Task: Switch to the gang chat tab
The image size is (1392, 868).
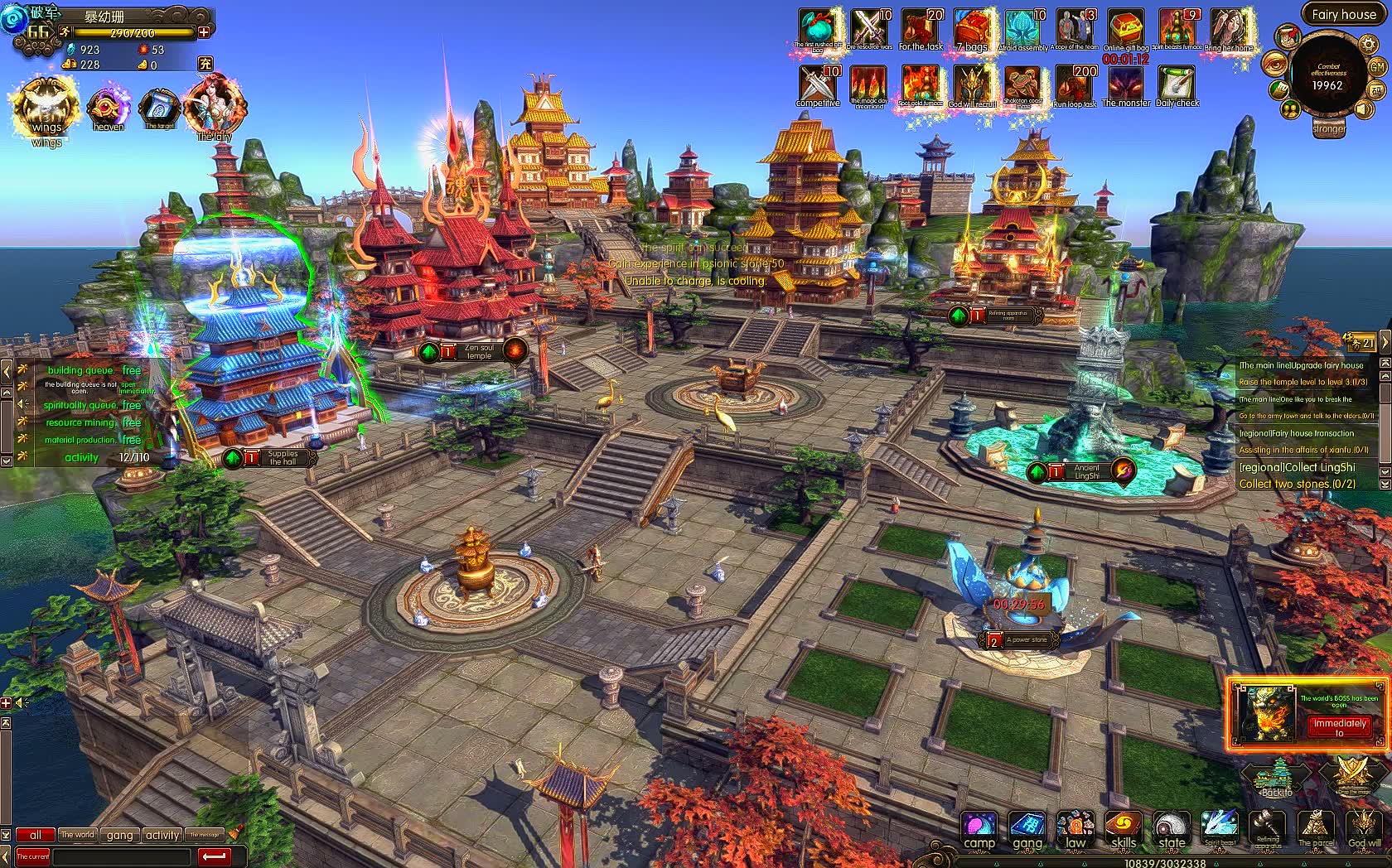Action: pyautogui.click(x=119, y=835)
